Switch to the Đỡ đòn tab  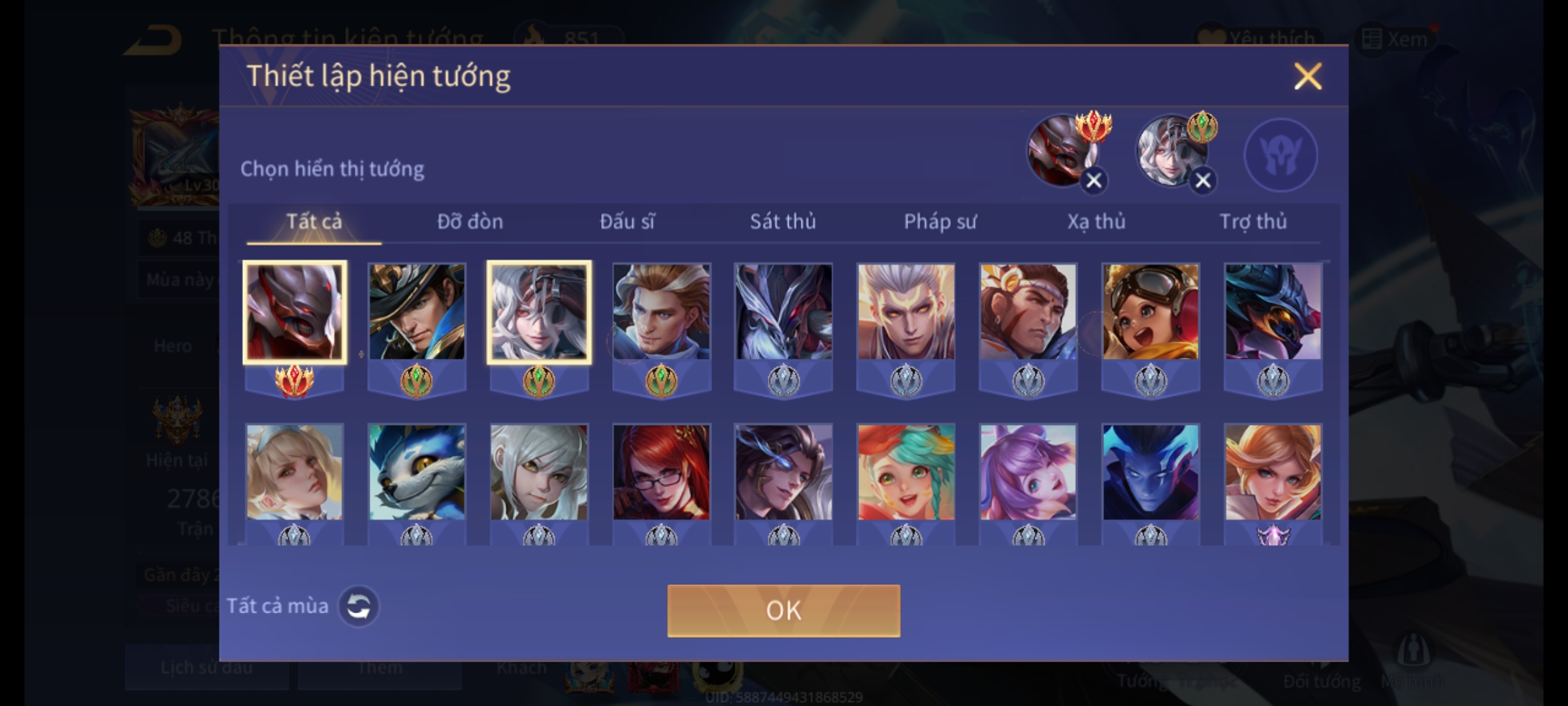[470, 222]
